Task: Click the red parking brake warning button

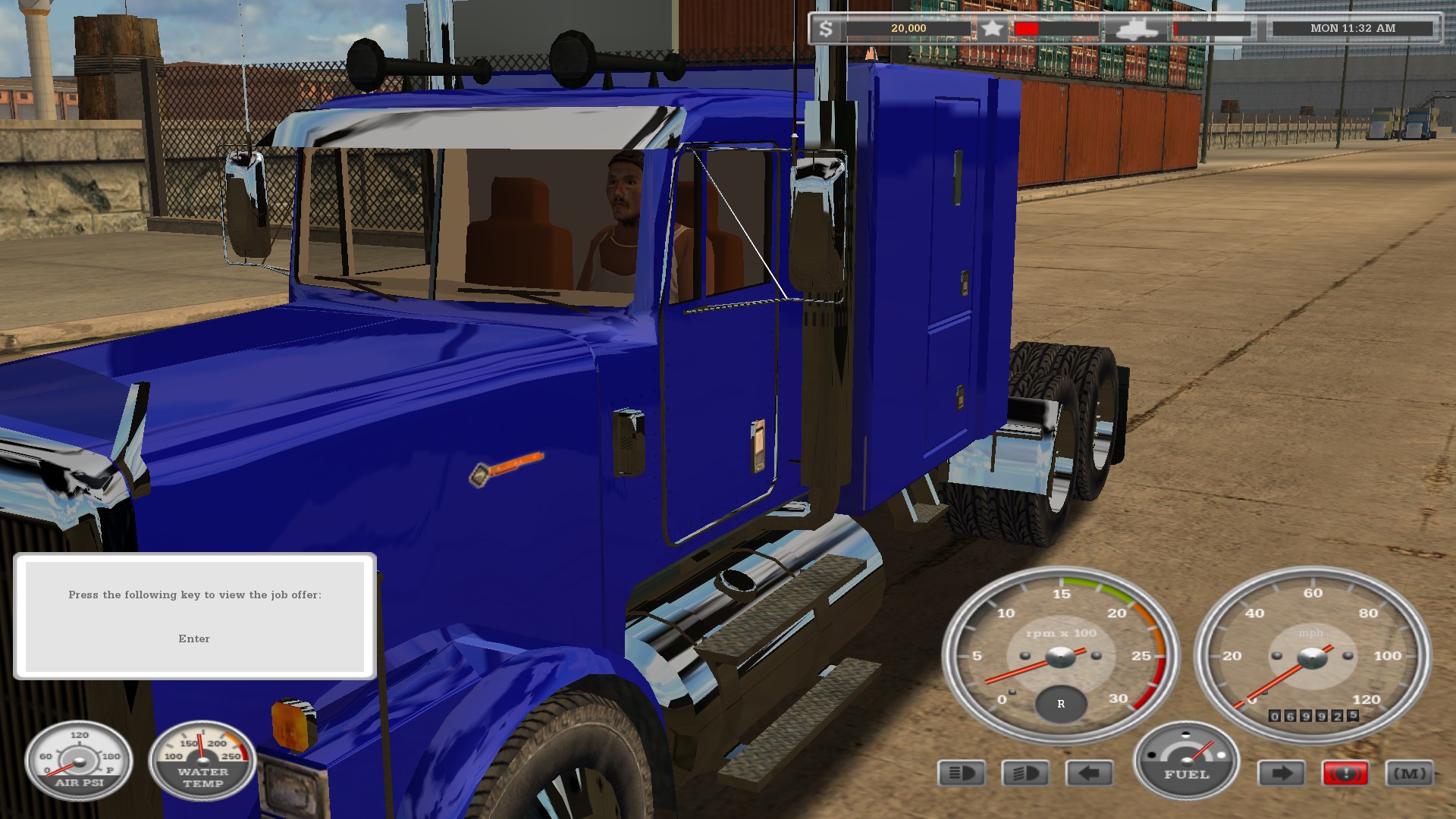Action: click(1345, 773)
